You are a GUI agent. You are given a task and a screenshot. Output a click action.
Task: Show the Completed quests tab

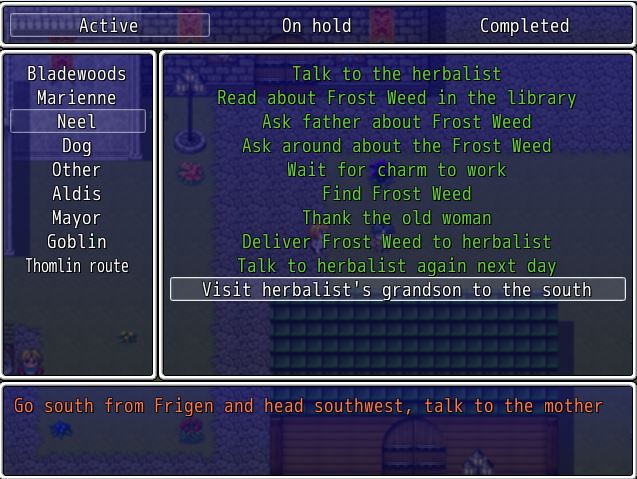(x=524, y=25)
